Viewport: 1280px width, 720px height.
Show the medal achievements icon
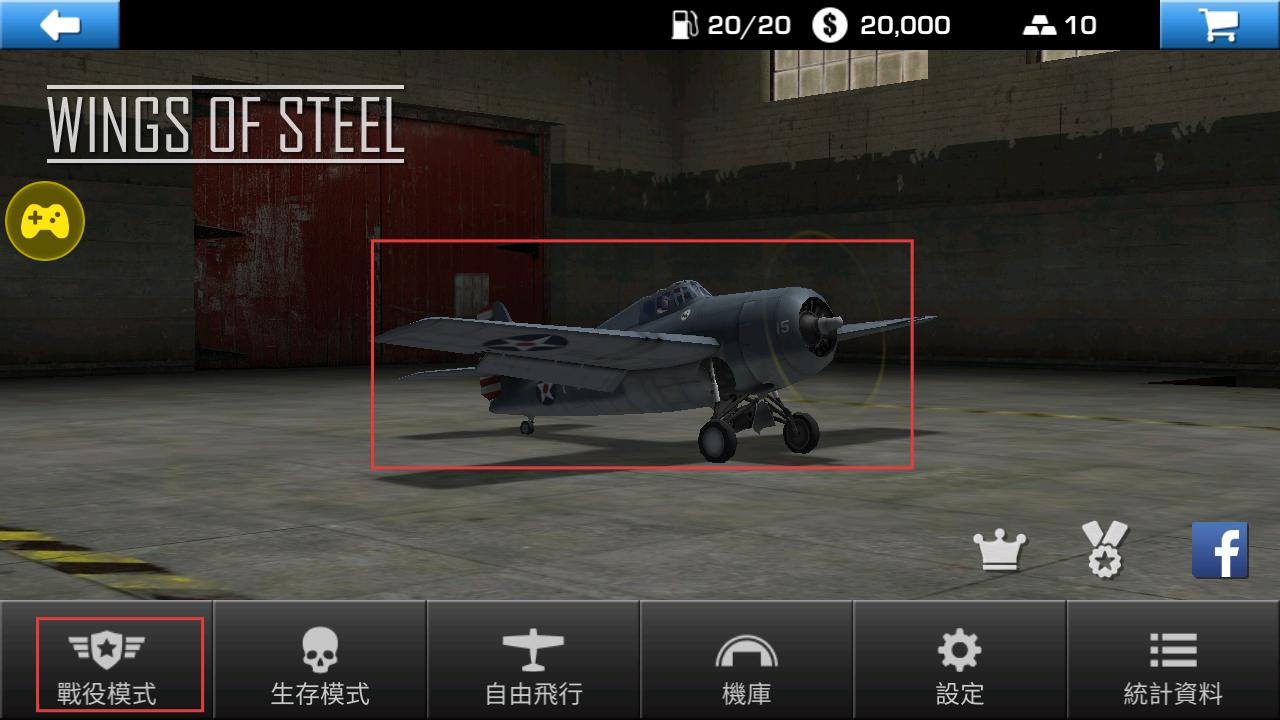[x=1105, y=550]
